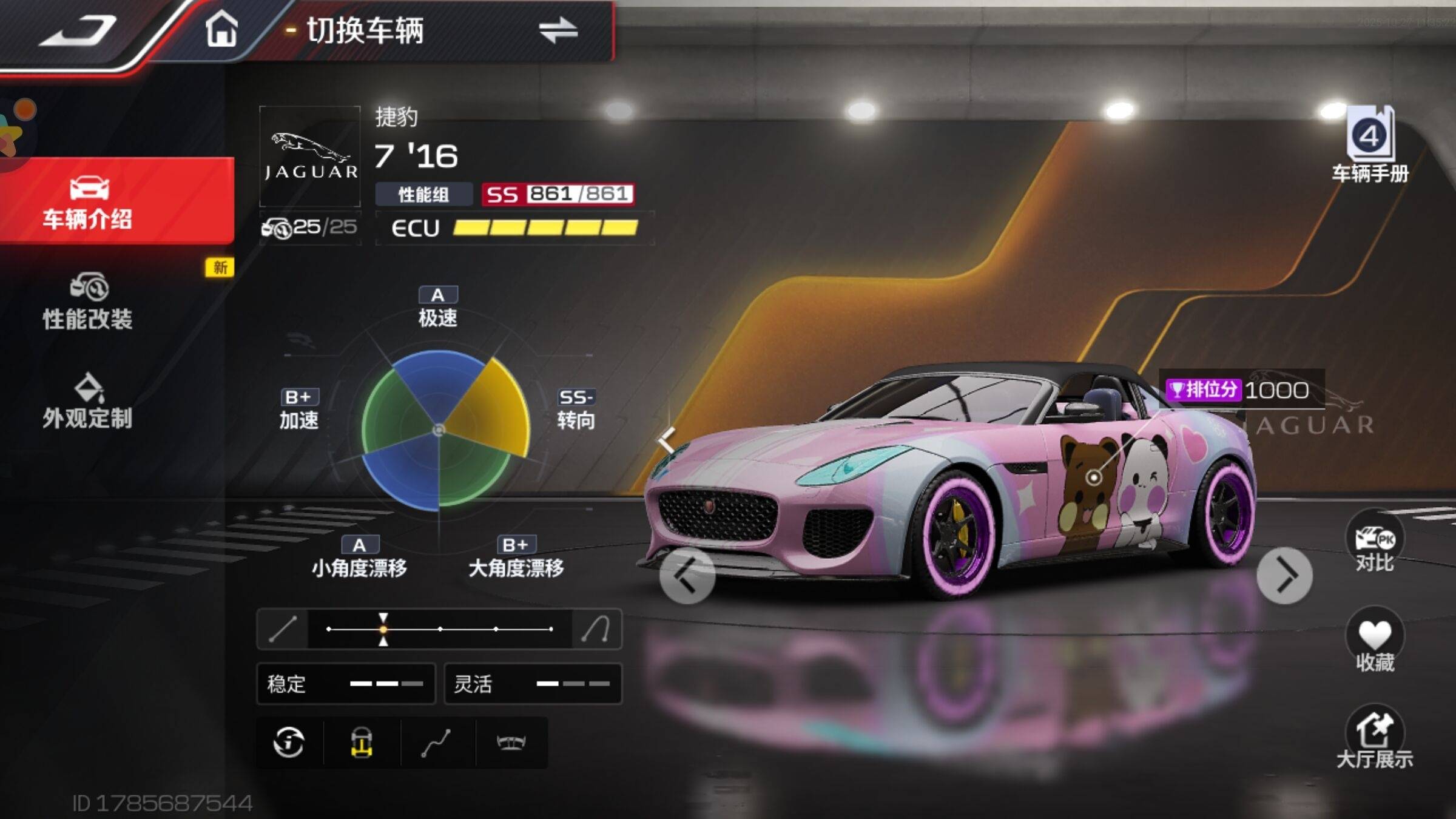Image resolution: width=1456 pixels, height=819 pixels.
Task: Click the yellow car chassis icon
Action: [x=362, y=742]
